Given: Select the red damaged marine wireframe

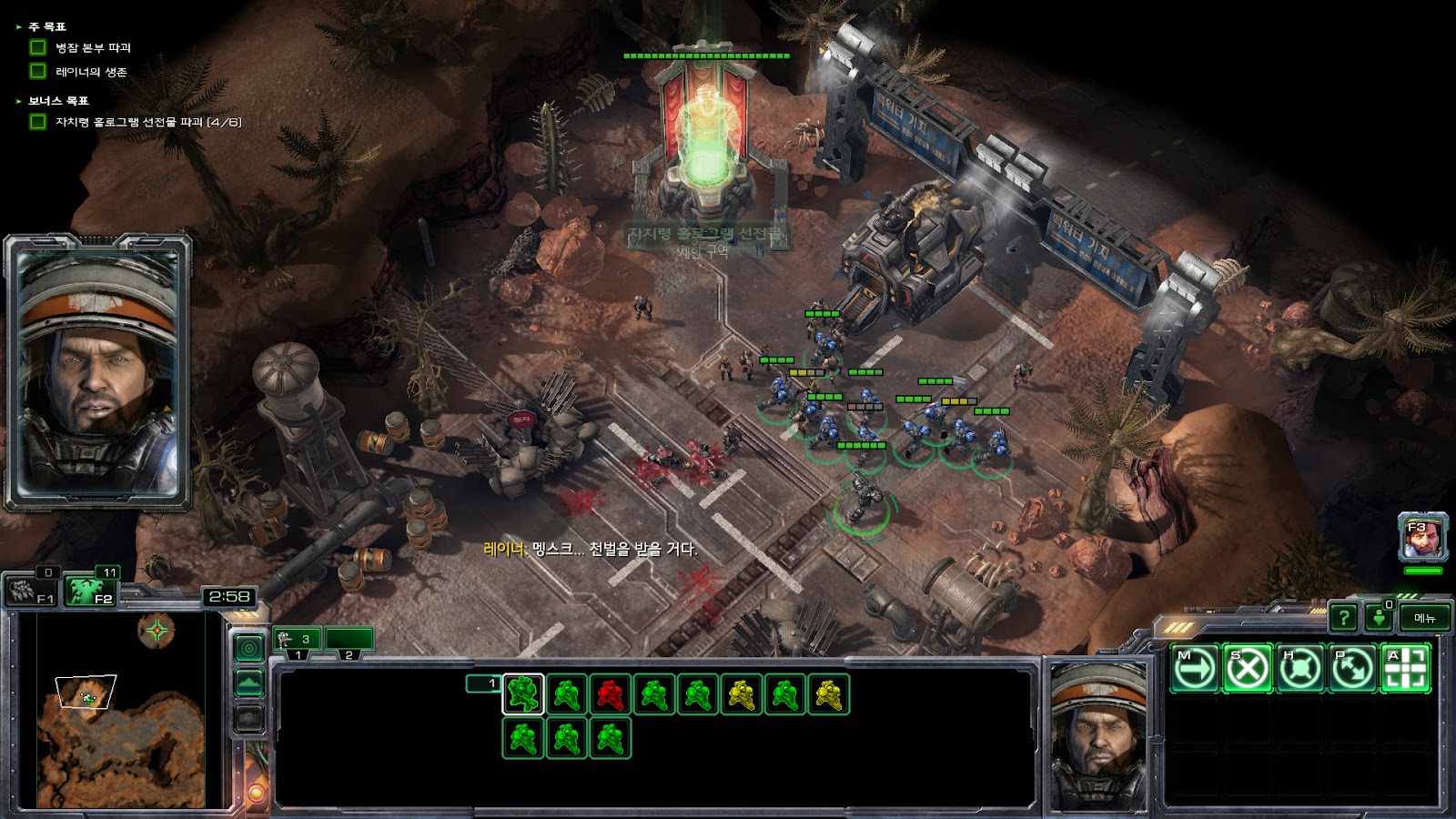Looking at the screenshot, I should [x=611, y=695].
